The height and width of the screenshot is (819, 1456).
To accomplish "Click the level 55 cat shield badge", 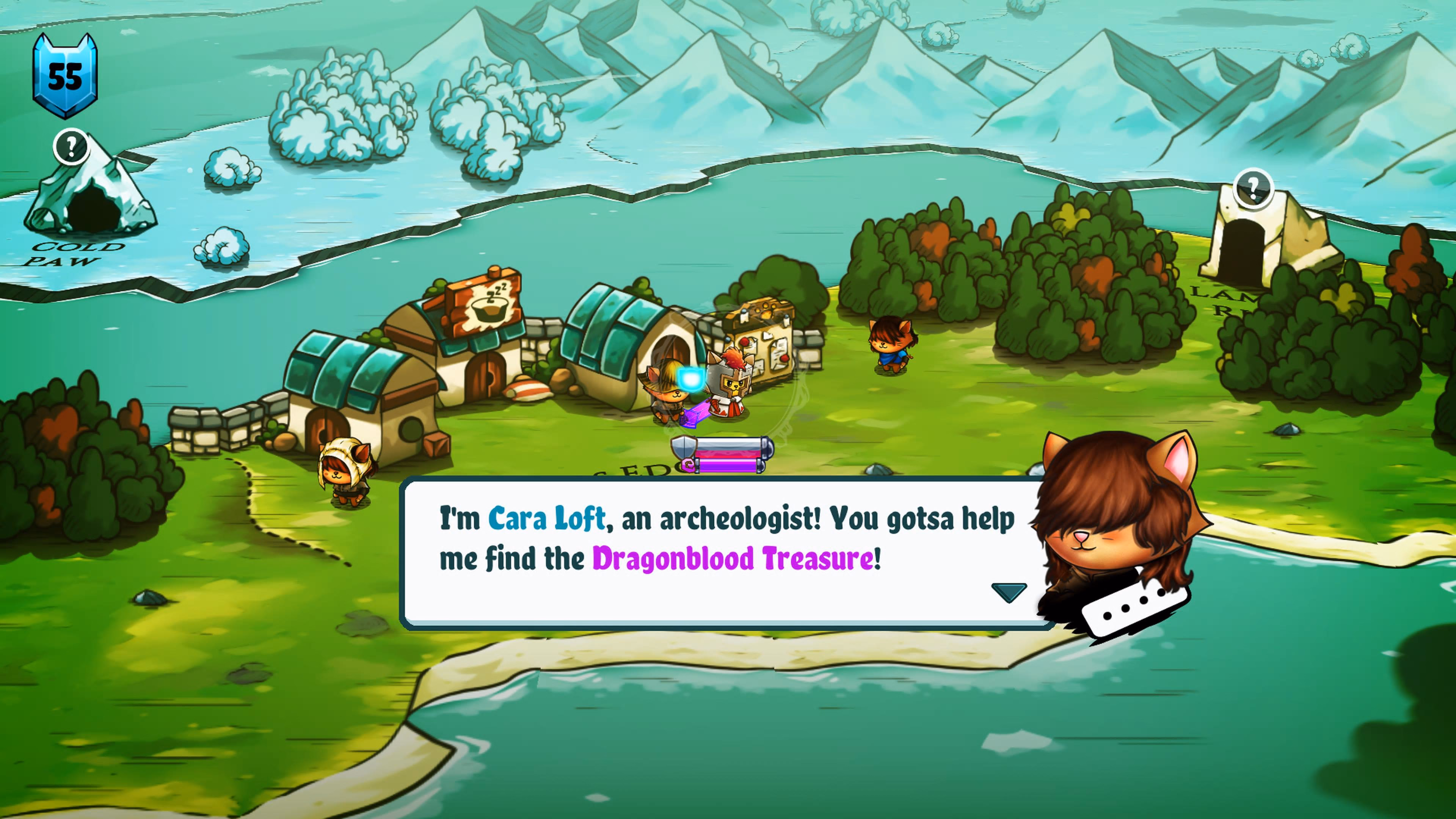I will click(x=65, y=76).
